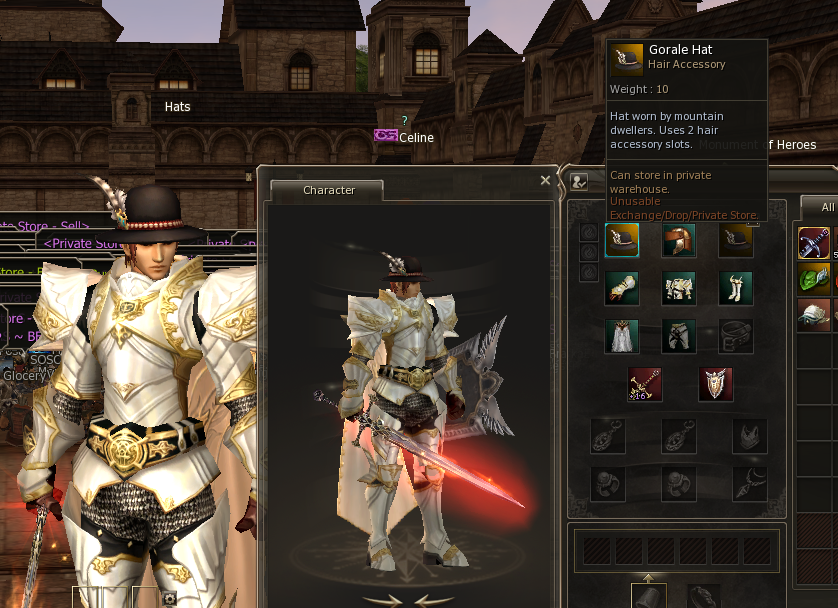Screen dimensions: 838x608
Task: Pick the sword item in the inventory
Action: coord(814,243)
